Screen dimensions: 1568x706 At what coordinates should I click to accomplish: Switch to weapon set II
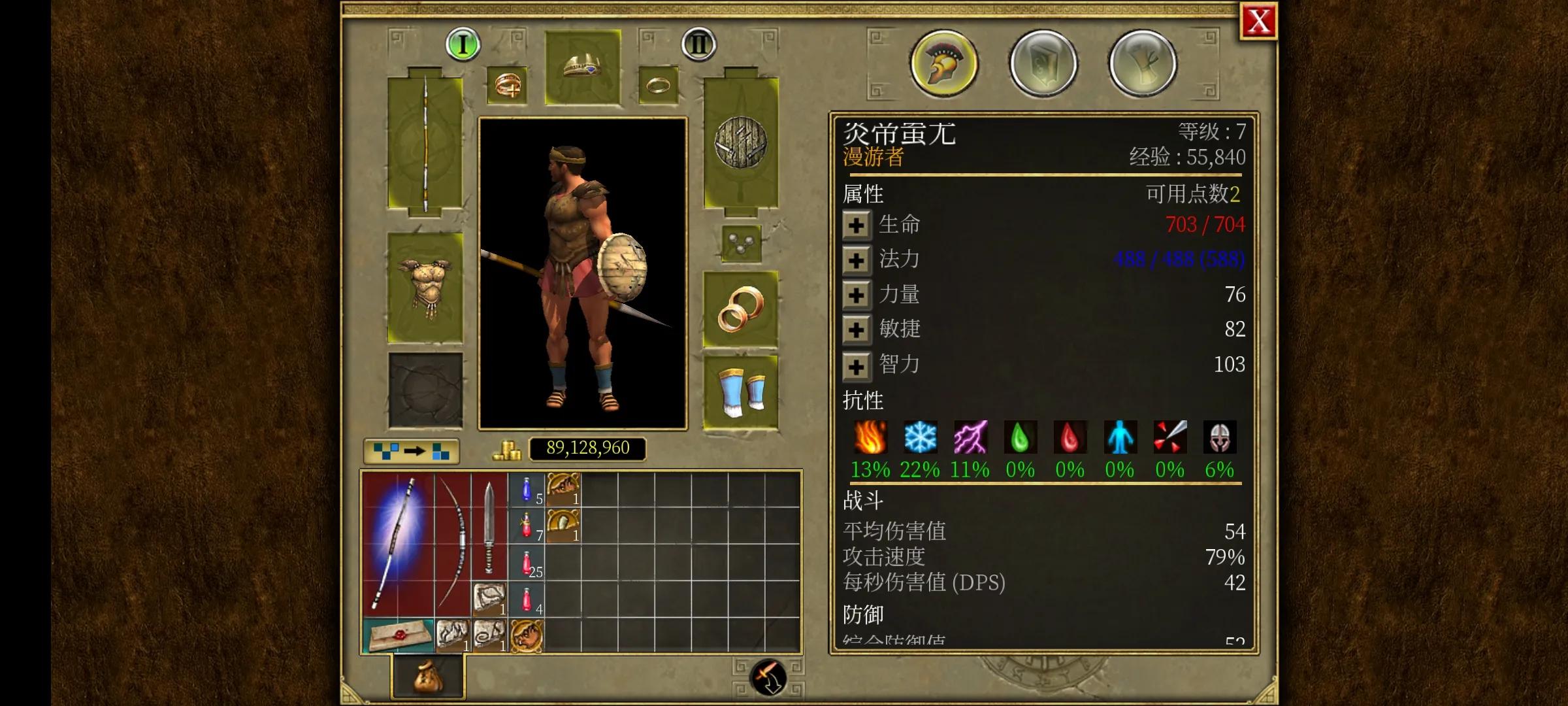[x=698, y=44]
